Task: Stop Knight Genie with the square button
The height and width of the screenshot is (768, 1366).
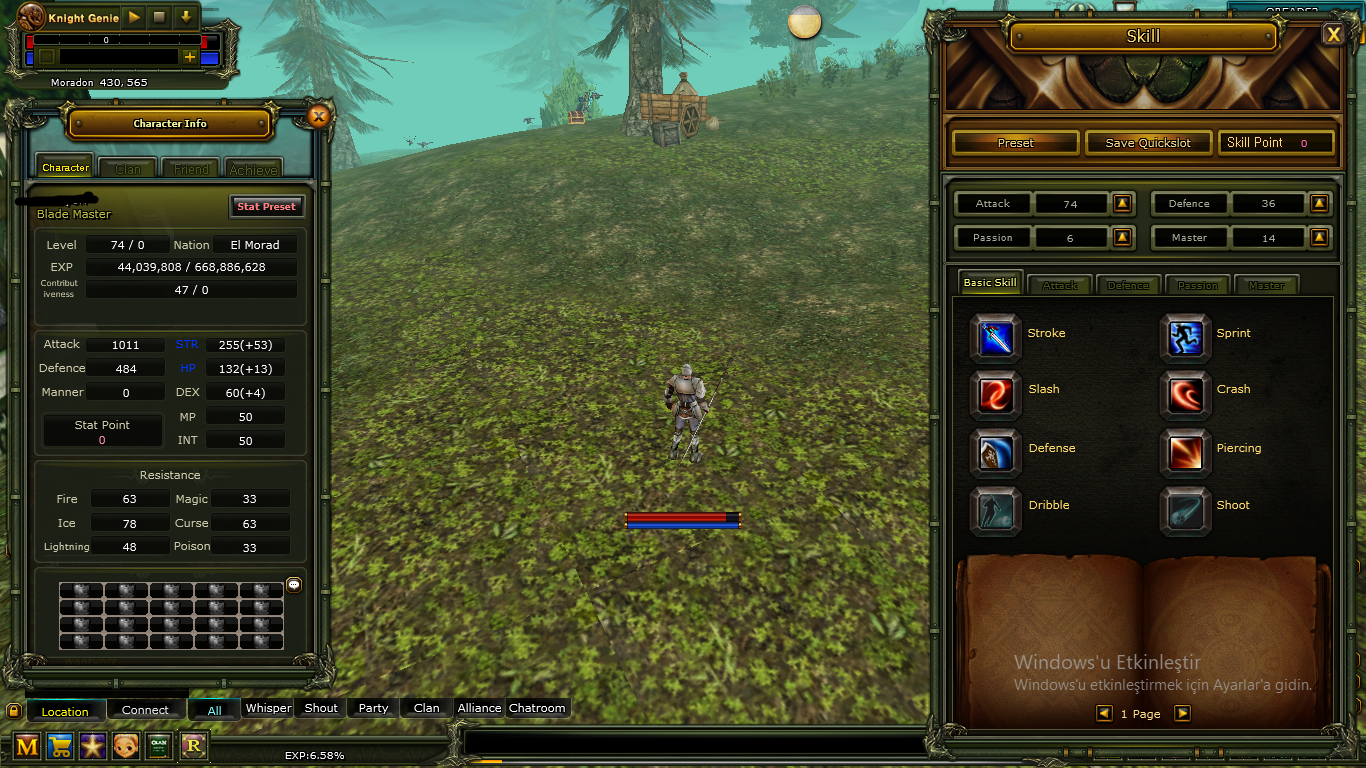Action: (157, 16)
